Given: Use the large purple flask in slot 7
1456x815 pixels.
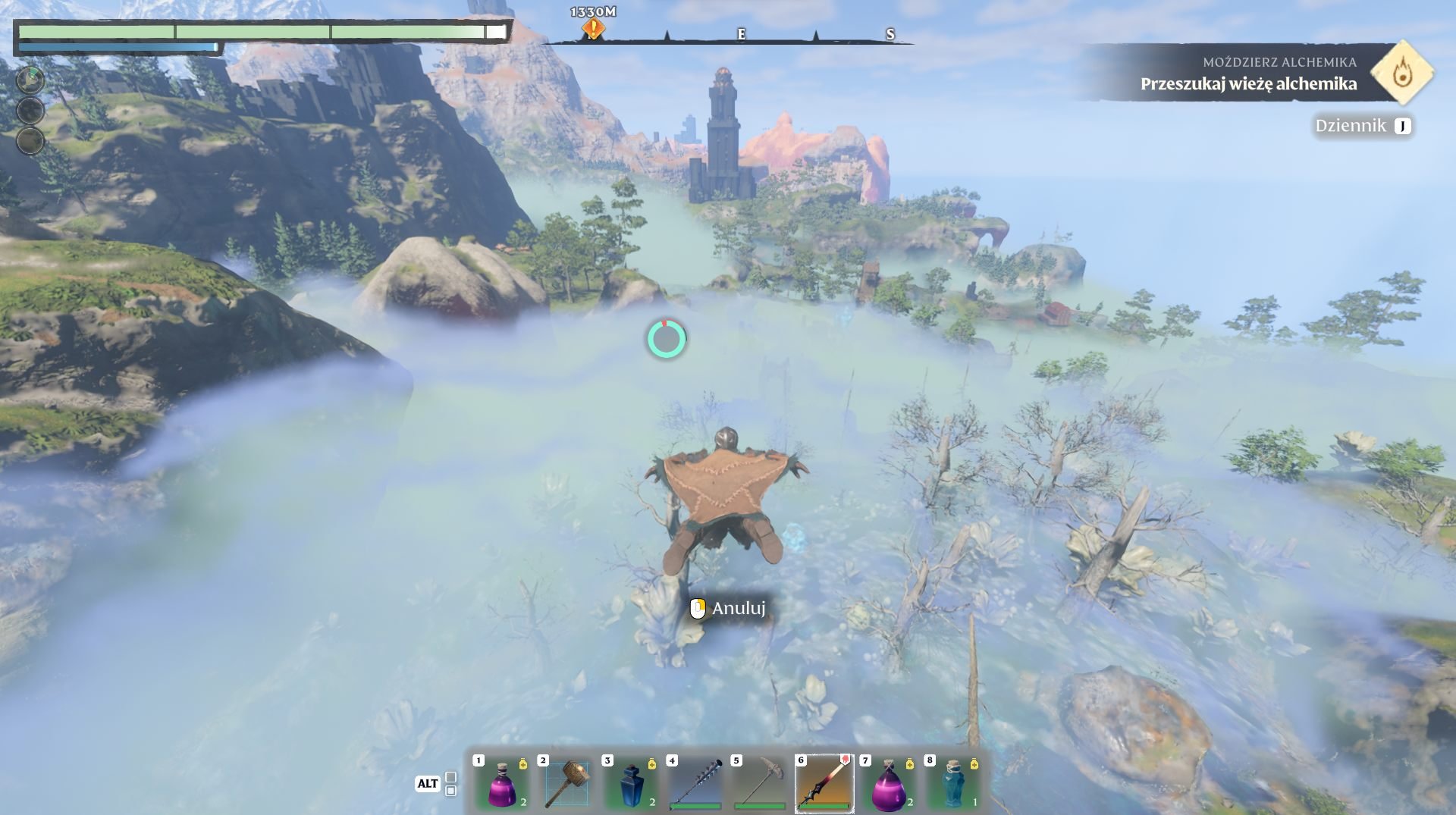Looking at the screenshot, I should 888,783.
